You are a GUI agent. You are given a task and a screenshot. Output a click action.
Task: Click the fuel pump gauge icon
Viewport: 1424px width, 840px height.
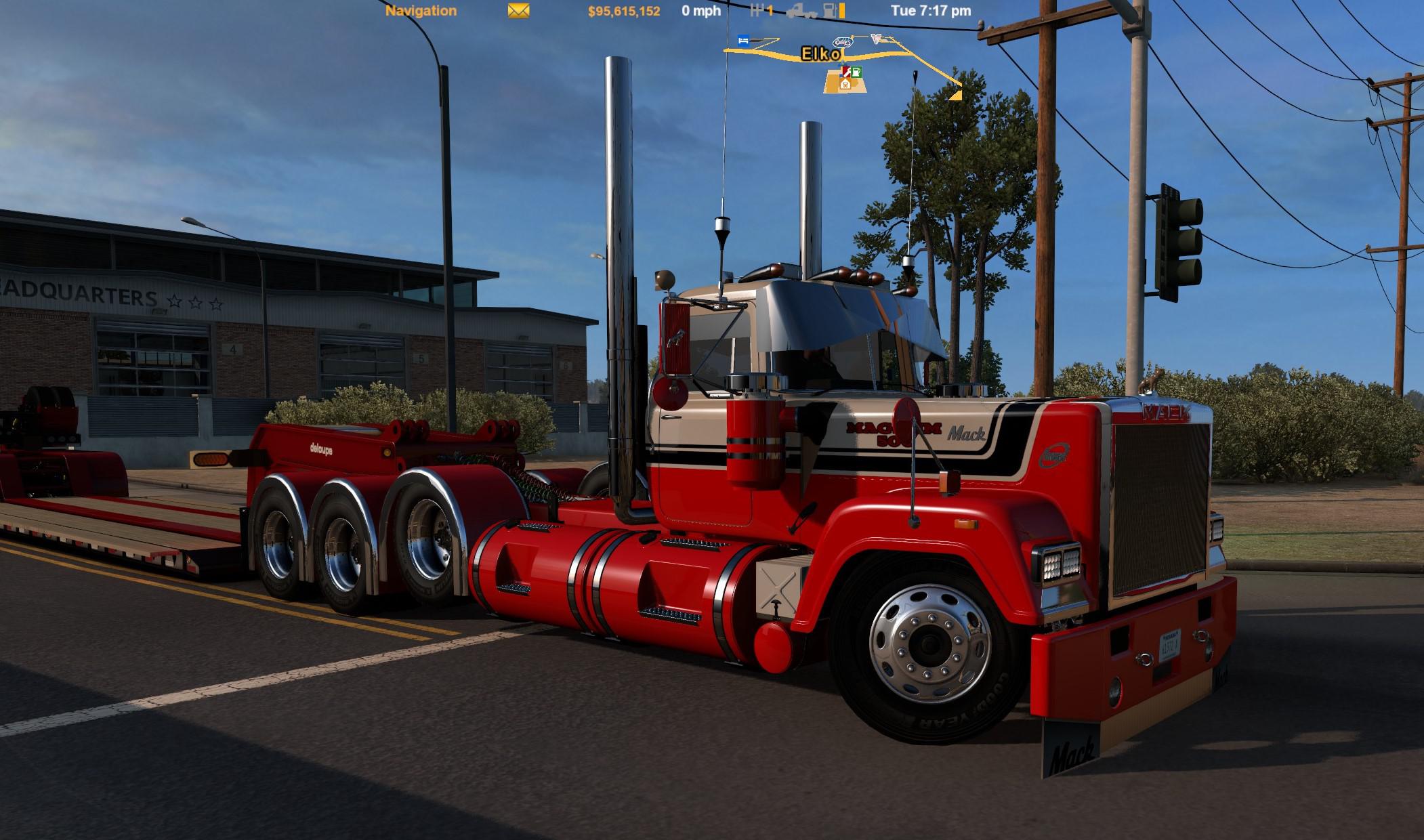(x=830, y=11)
